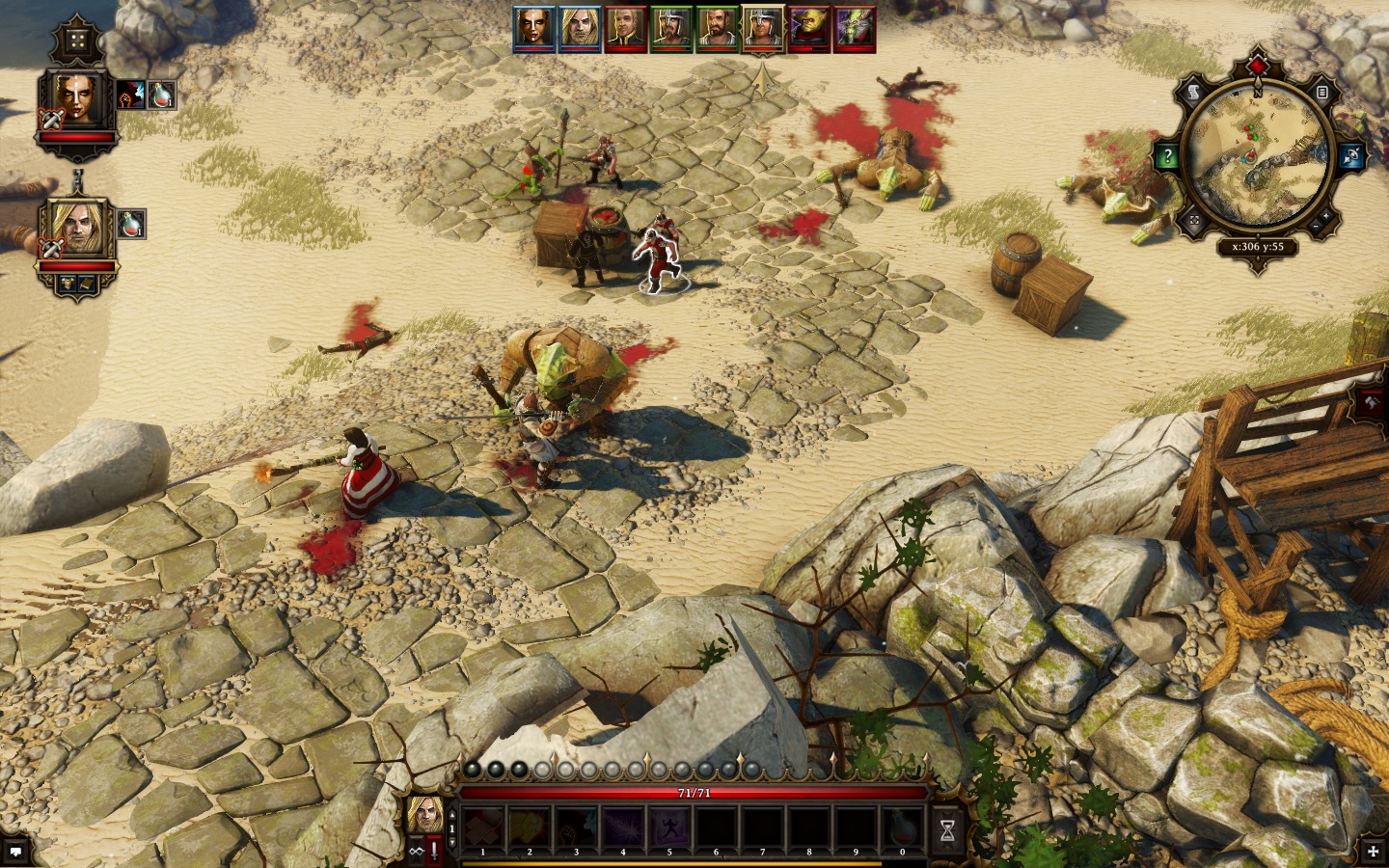Click the green goblin turn-order portrait

click(853, 28)
